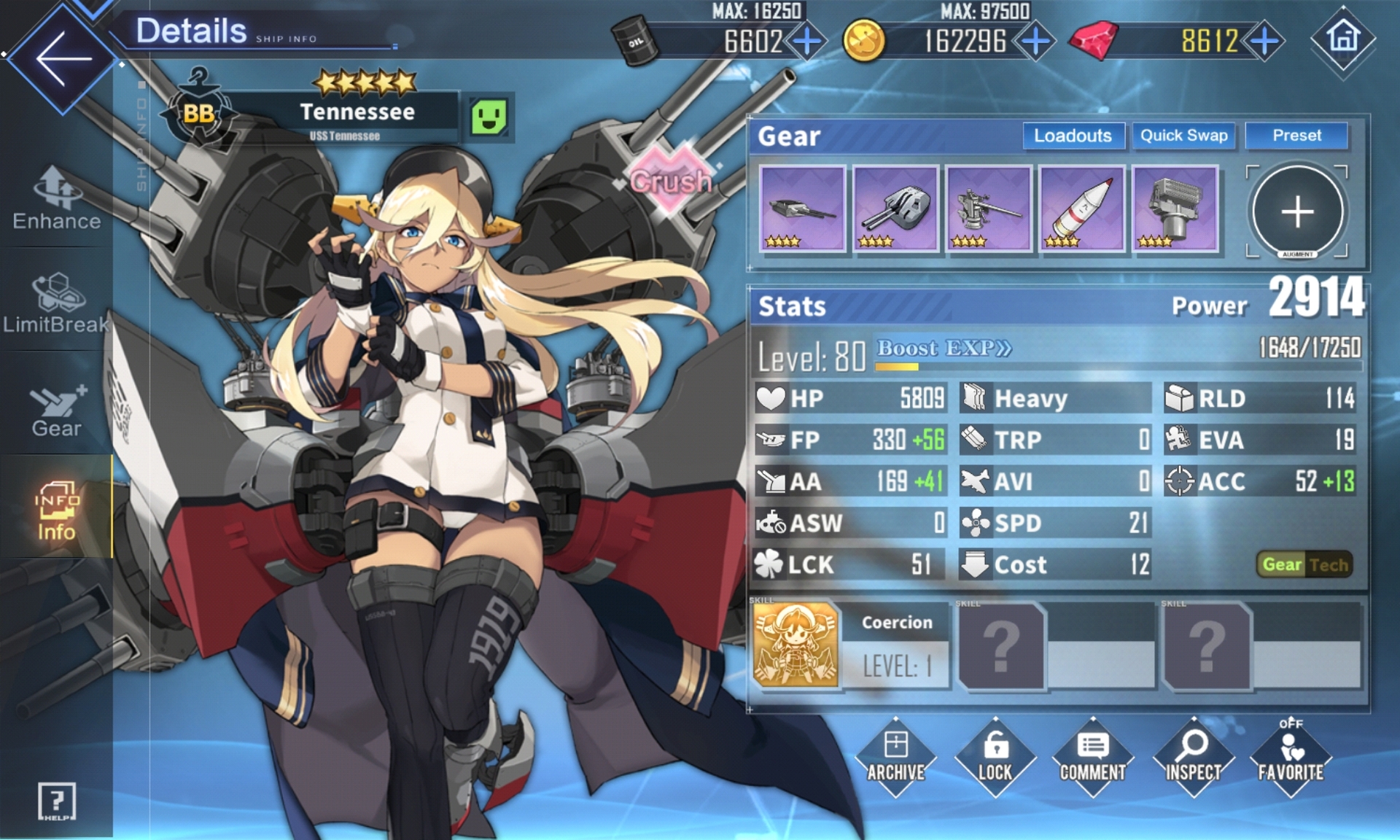The height and width of the screenshot is (840, 1400).
Task: Return to the home screen
Action: 1343,38
